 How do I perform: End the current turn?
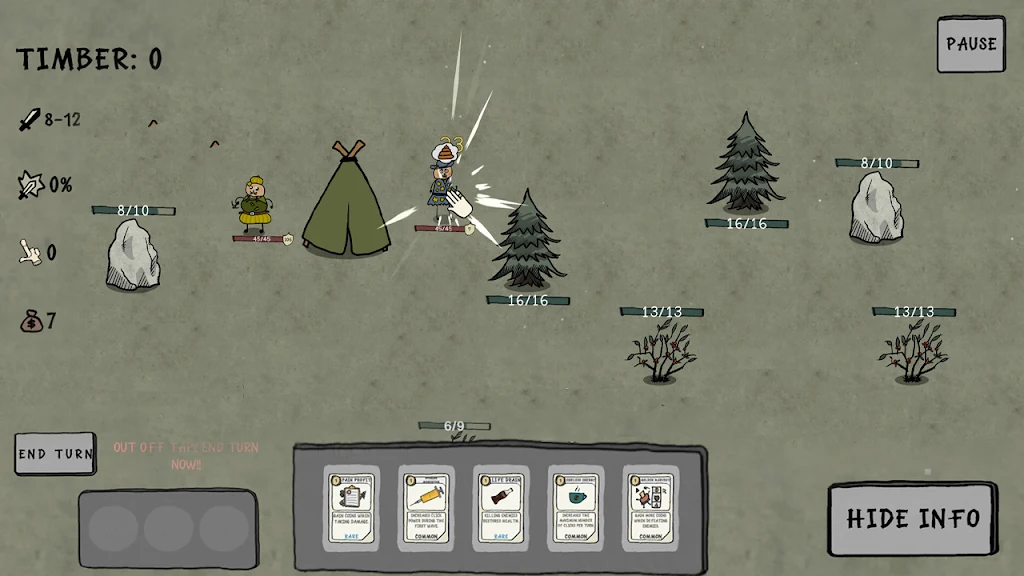(x=55, y=454)
